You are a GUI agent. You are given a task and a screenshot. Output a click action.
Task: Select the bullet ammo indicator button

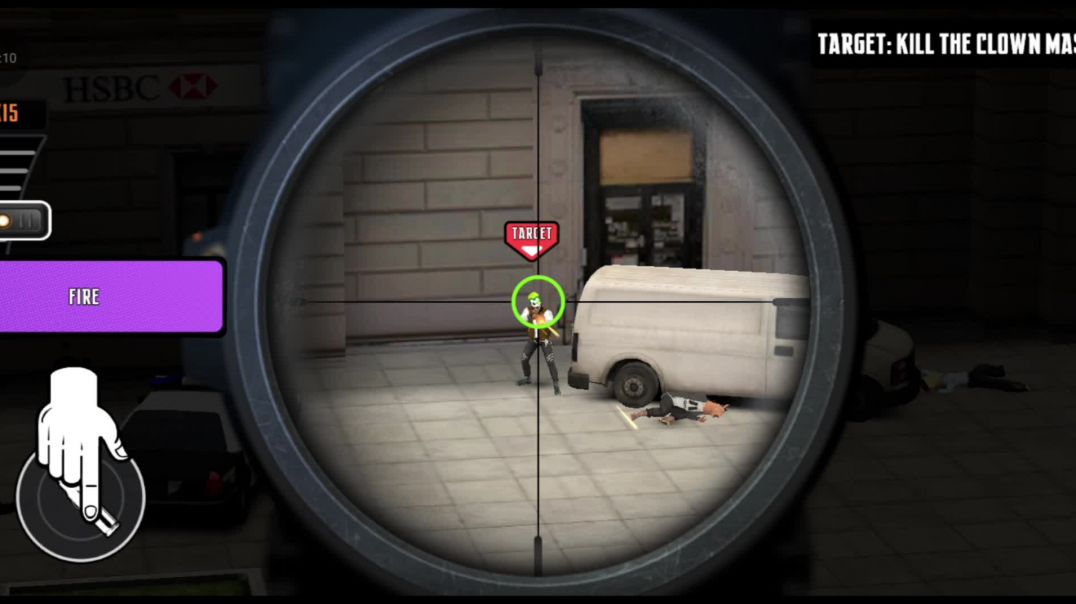tap(22, 221)
